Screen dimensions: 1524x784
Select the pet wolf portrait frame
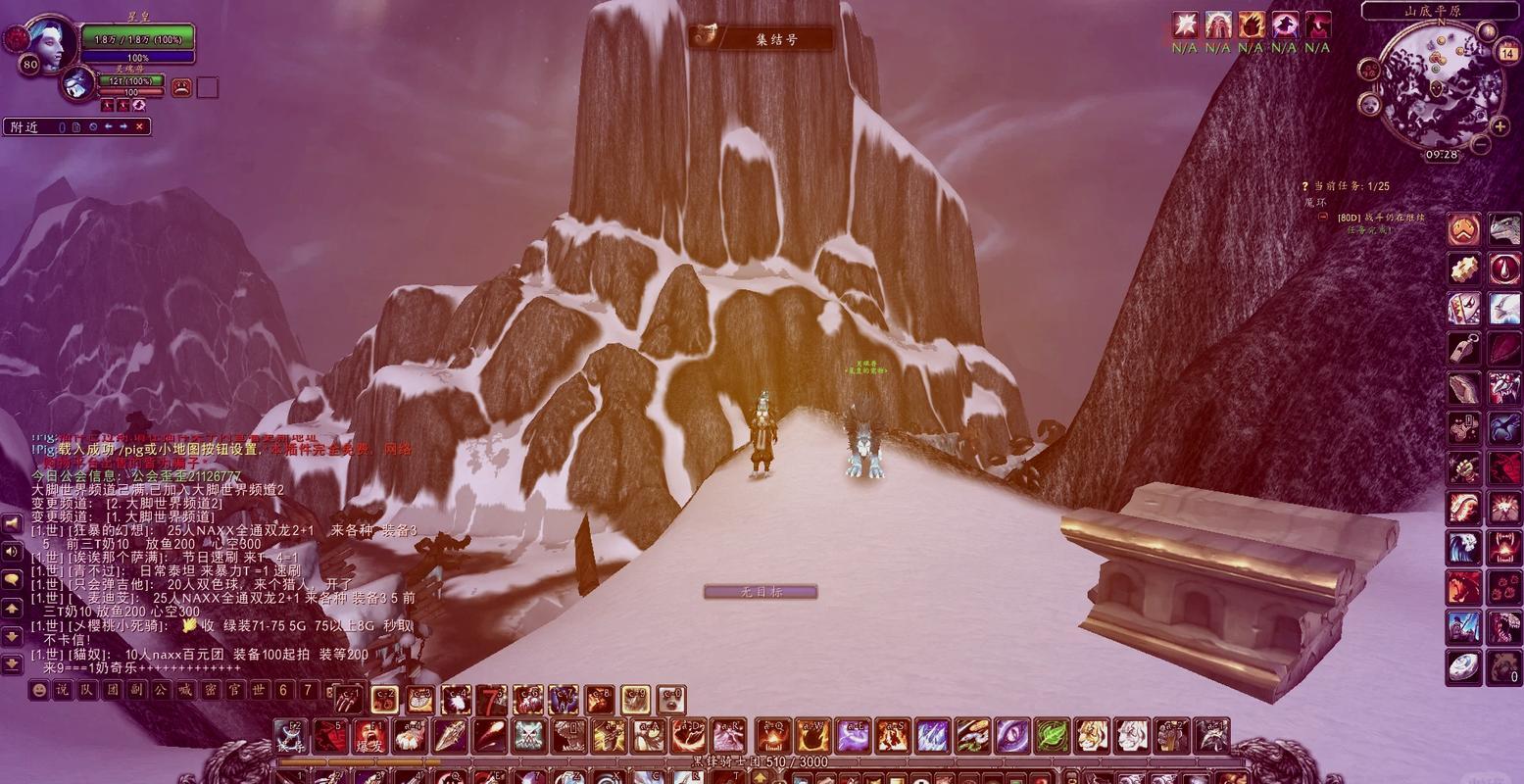coord(77,84)
